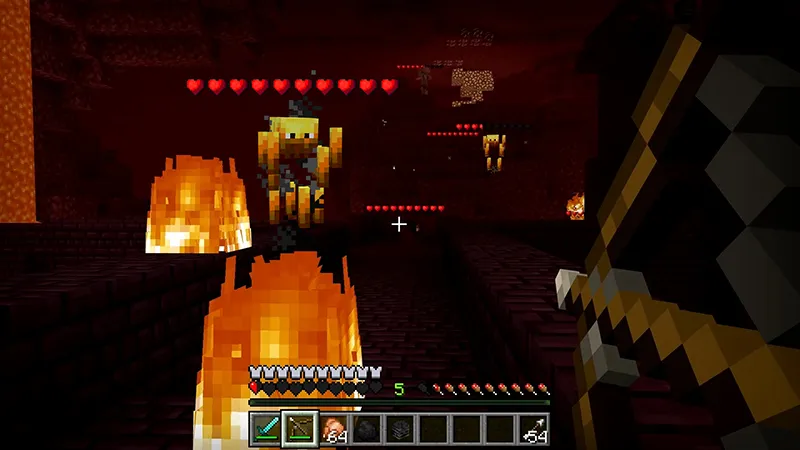Screen dimensions: 800x450
Task: Select the coal hotbar slot
Action: click(366, 428)
